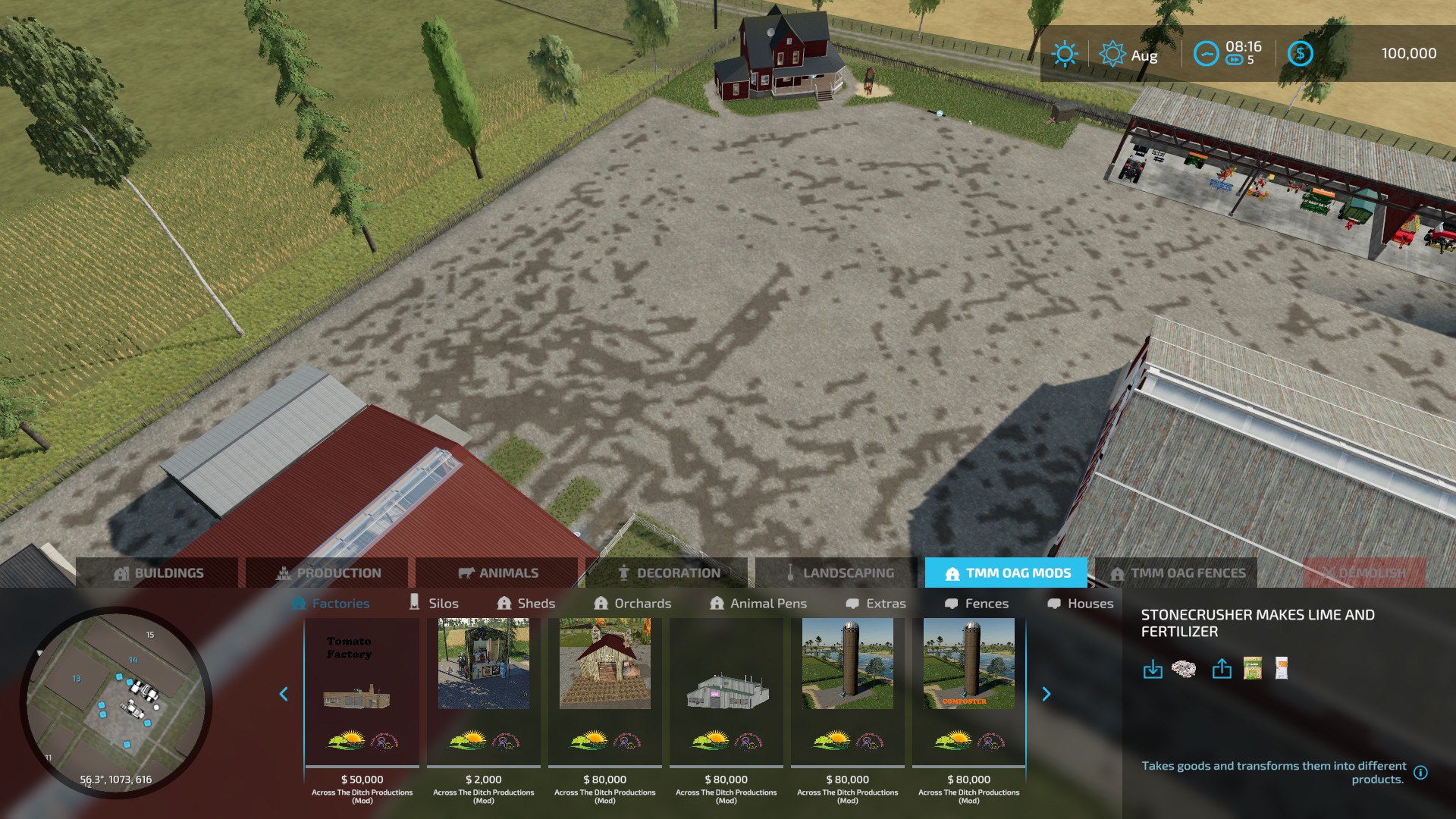This screenshot has width=1456, height=819.
Task: Open the Orchards subcategory
Action: [x=632, y=604]
